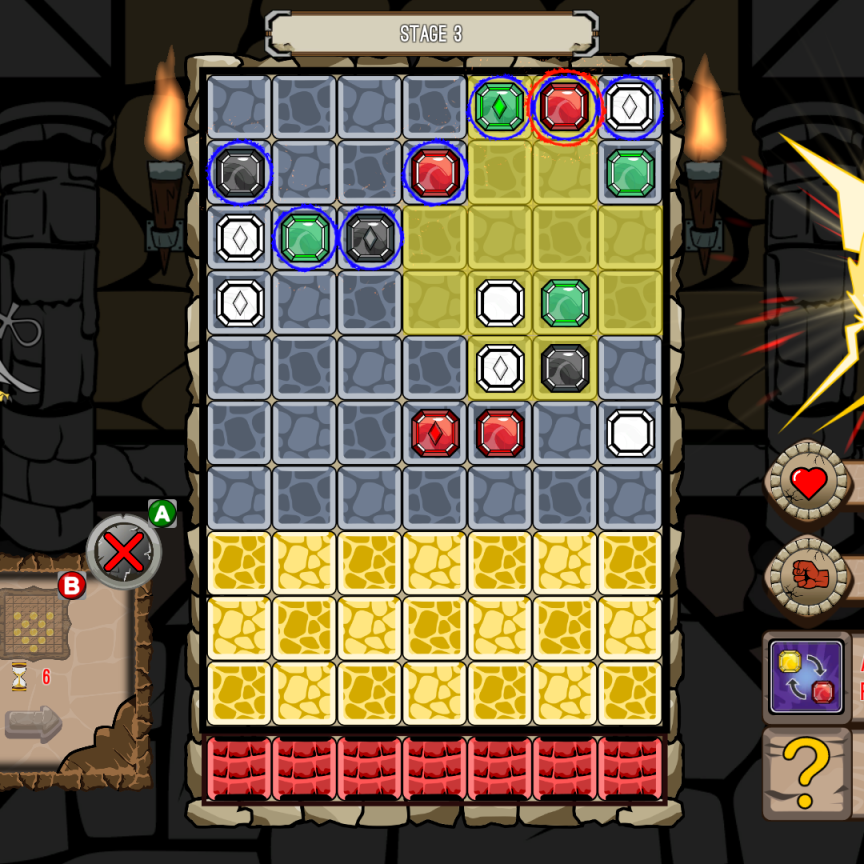Pick the red gem circled only in blue
Image resolution: width=864 pixels, height=864 pixels.
[435, 173]
